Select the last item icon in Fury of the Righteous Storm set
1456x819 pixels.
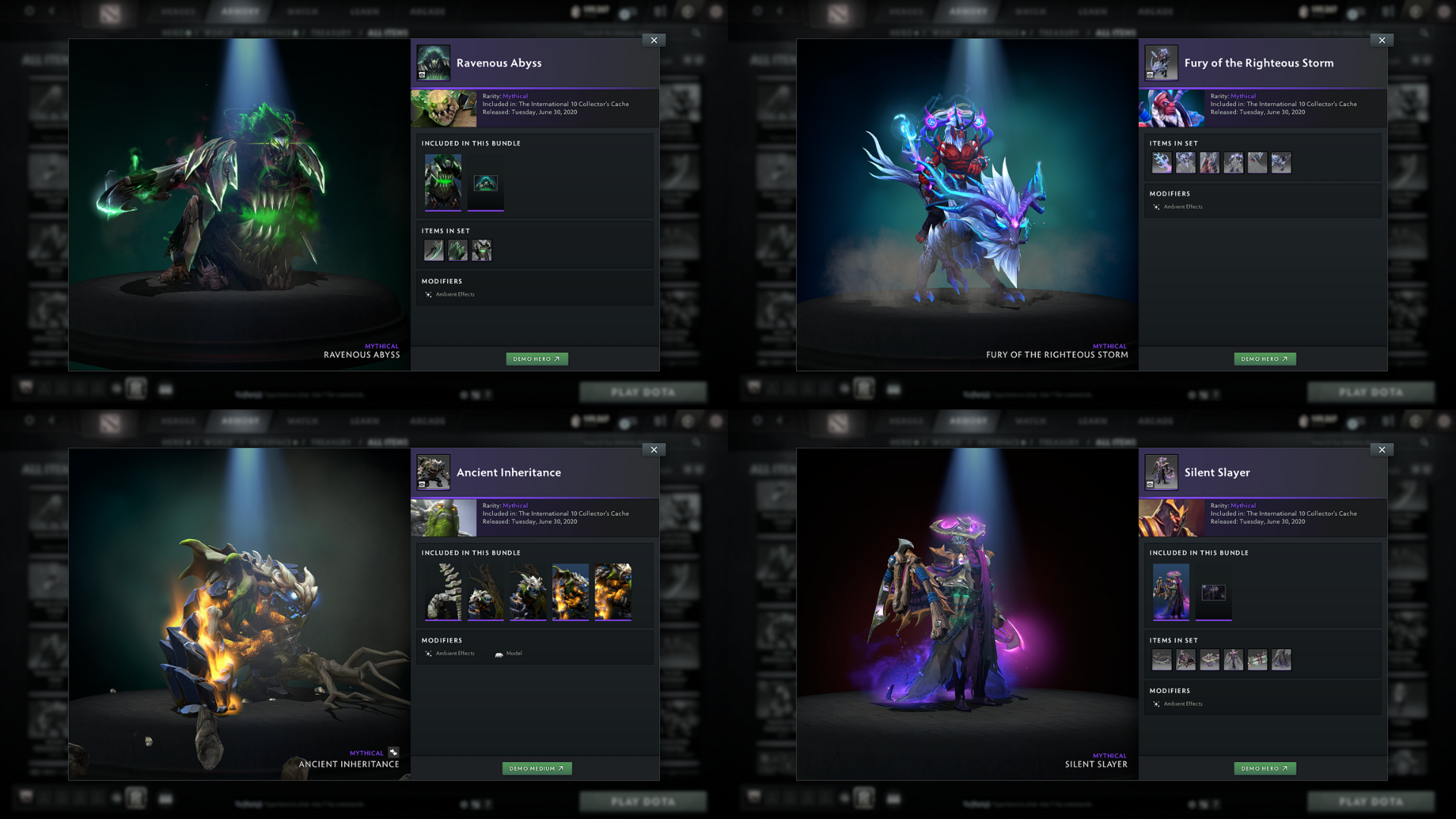pyautogui.click(x=1282, y=162)
